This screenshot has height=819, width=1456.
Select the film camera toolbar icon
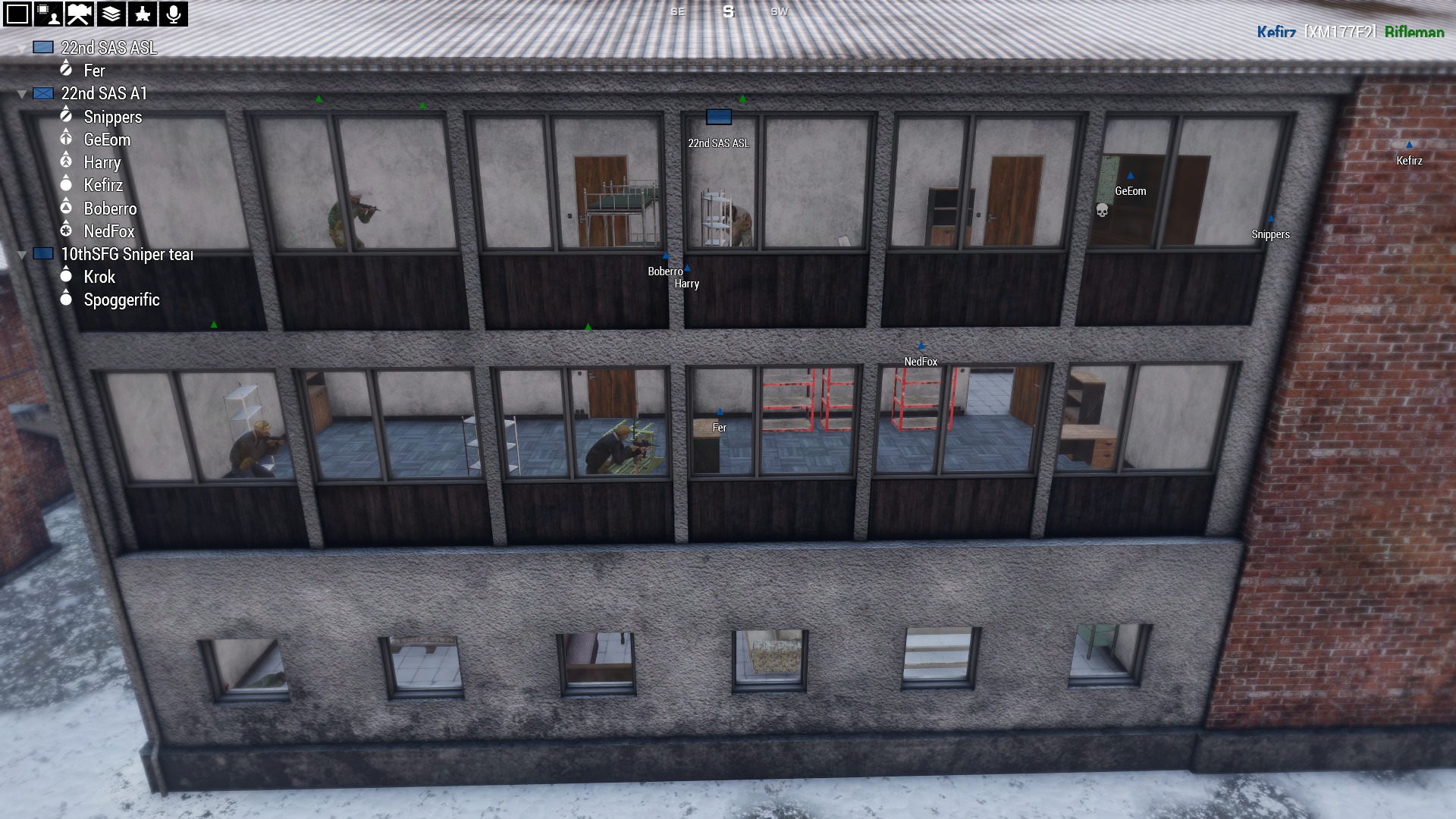80,14
